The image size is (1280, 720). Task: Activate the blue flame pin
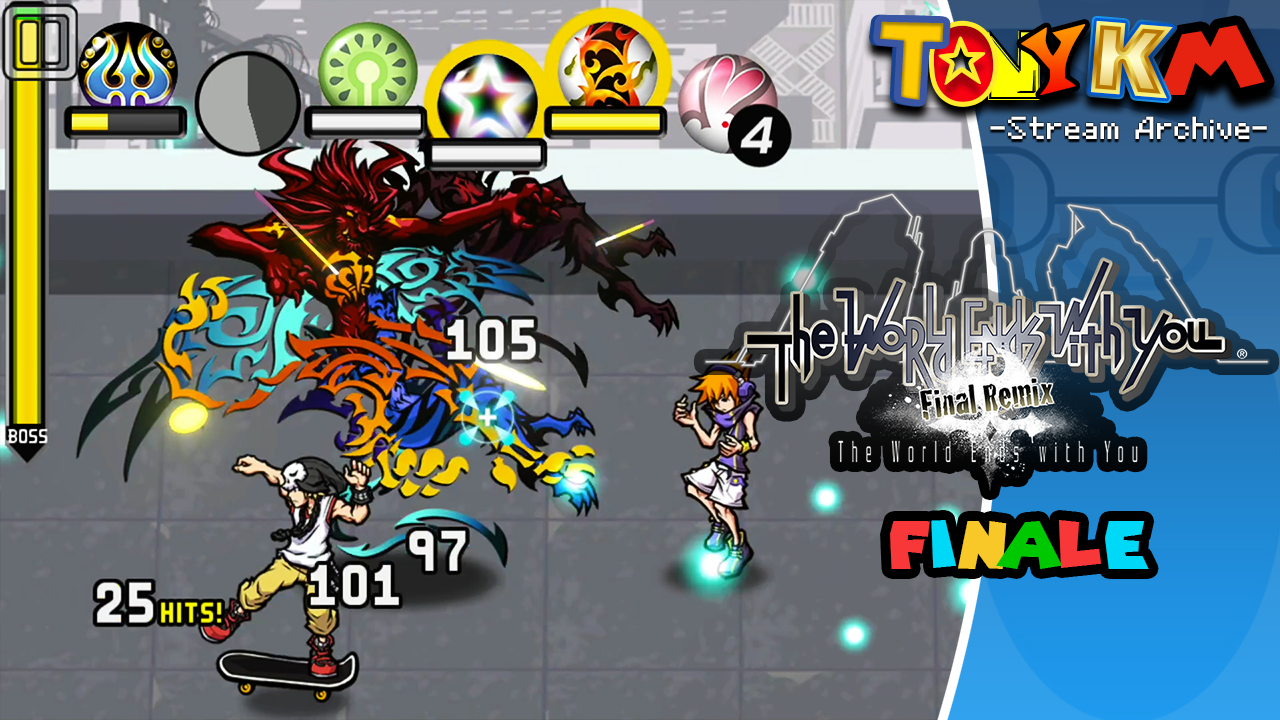pos(127,67)
